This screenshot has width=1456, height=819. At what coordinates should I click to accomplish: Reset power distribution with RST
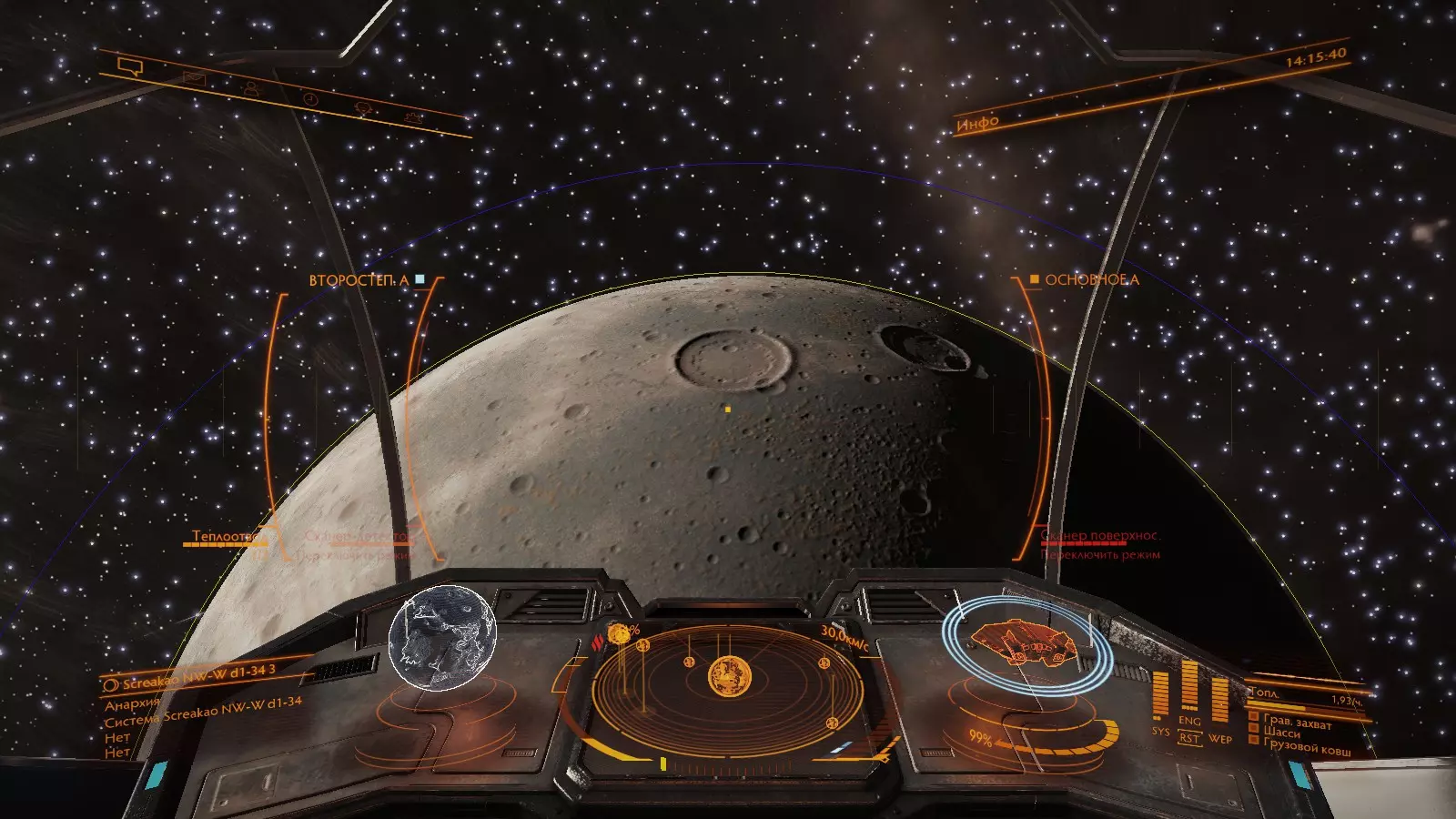point(1189,739)
